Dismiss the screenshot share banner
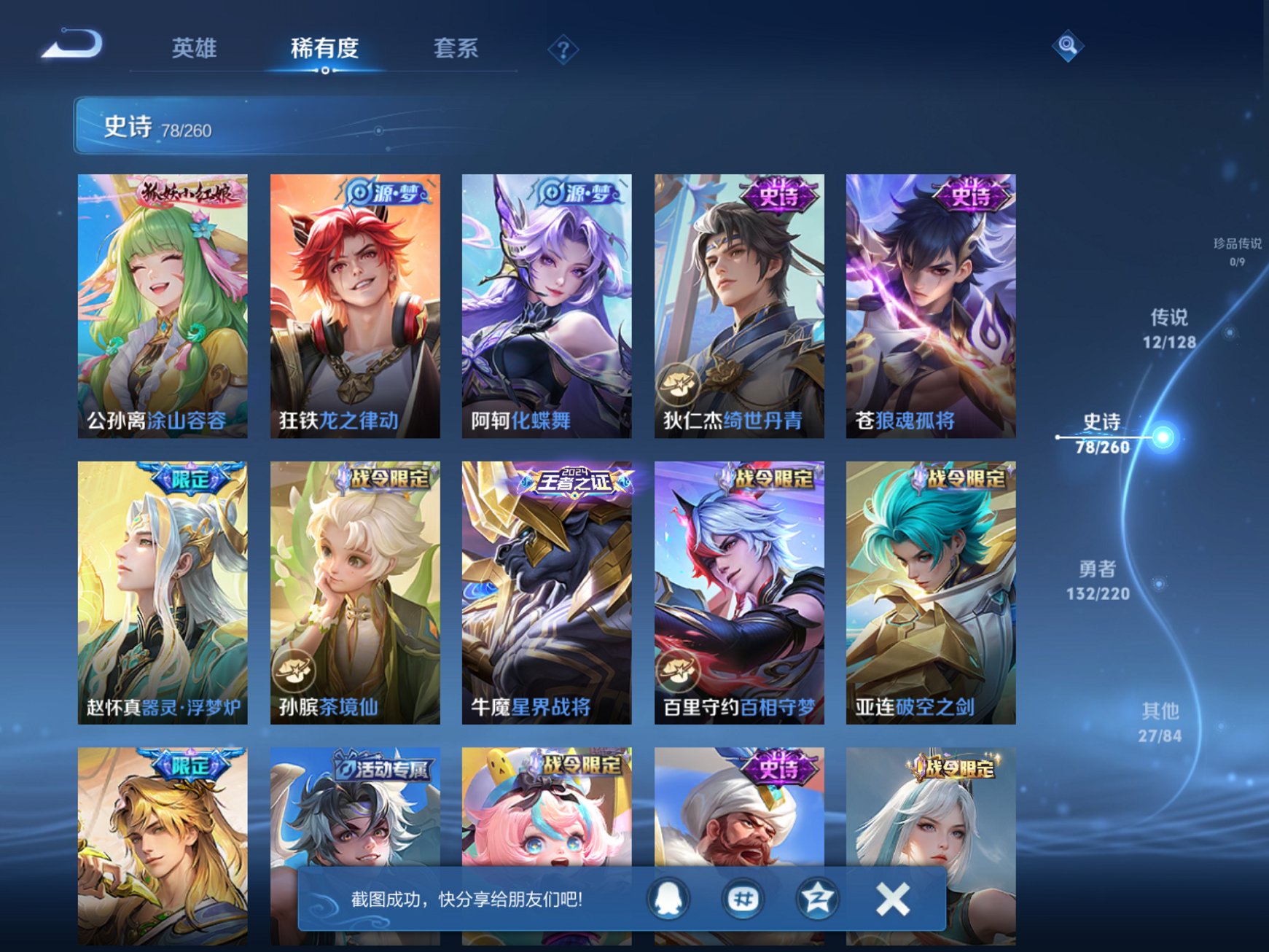1269x952 pixels. coord(893,899)
